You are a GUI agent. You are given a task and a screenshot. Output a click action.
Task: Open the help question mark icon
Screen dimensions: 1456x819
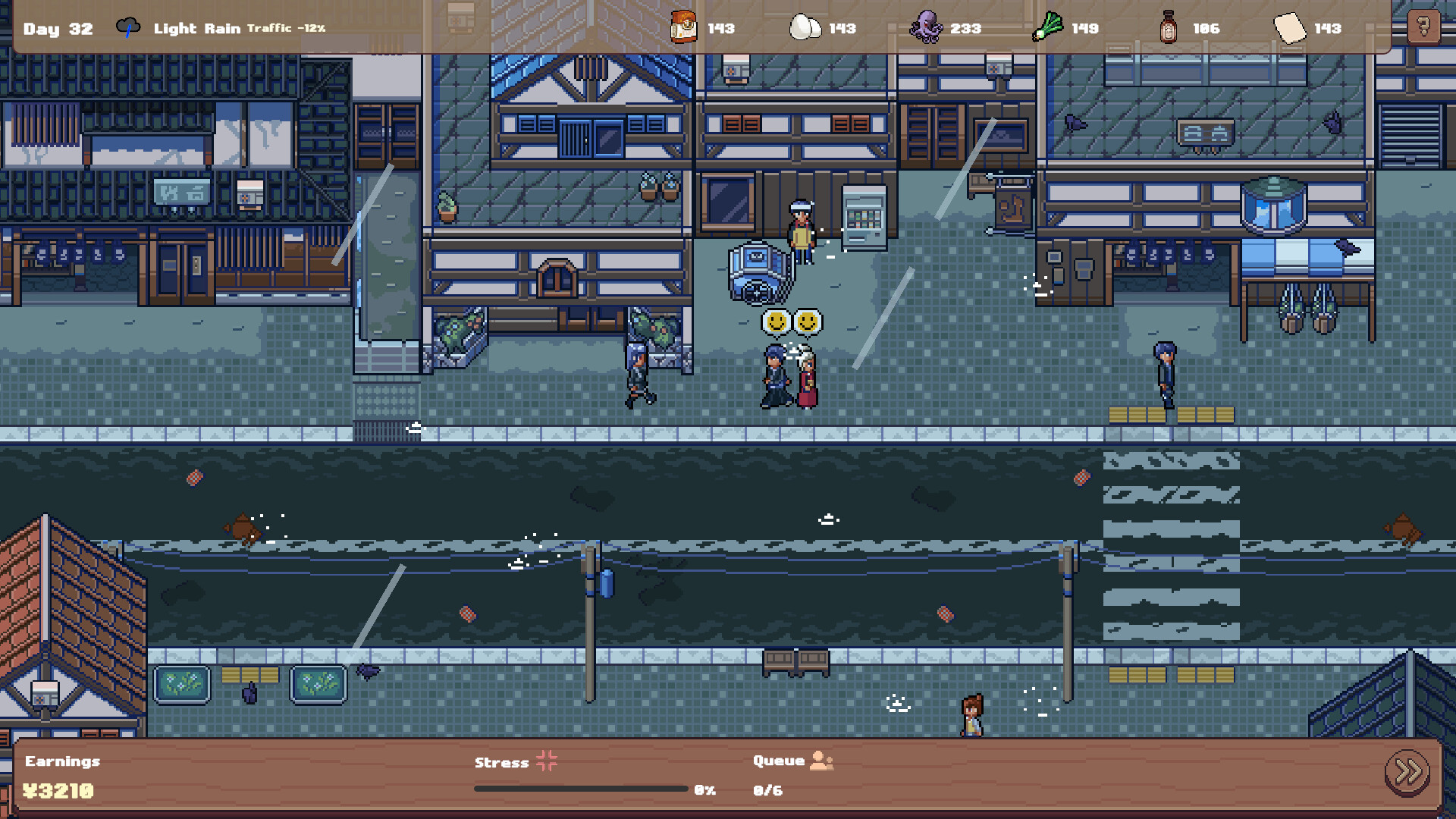[x=1424, y=25]
